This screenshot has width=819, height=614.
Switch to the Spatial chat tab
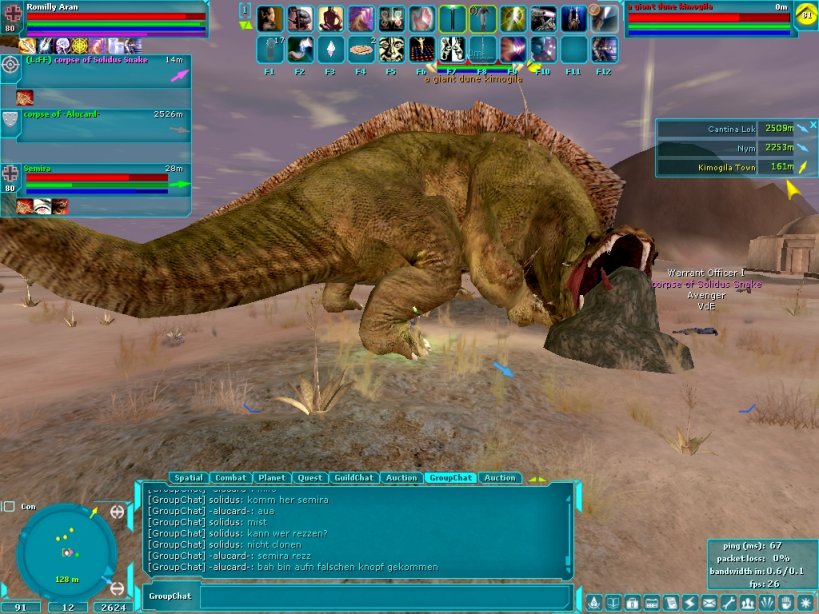[188, 478]
